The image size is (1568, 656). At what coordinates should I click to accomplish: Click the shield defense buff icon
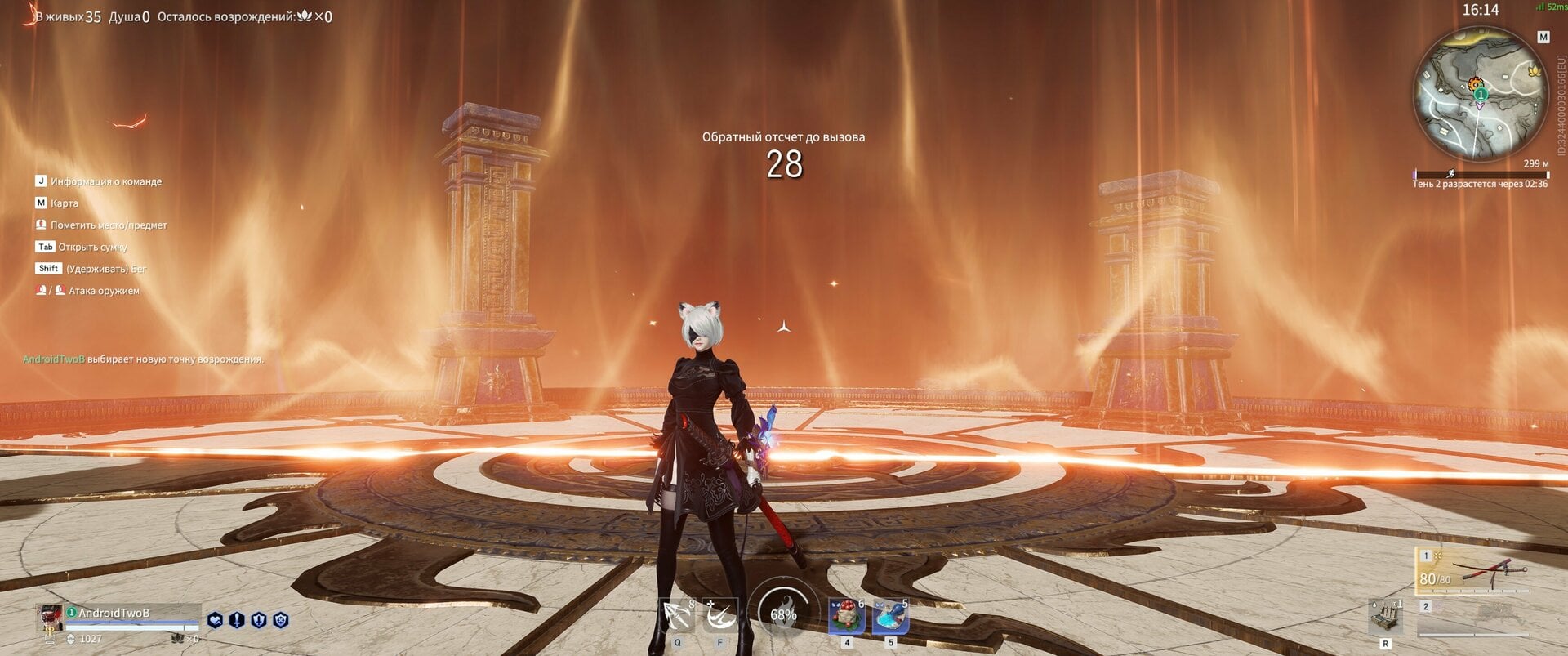pos(258,620)
